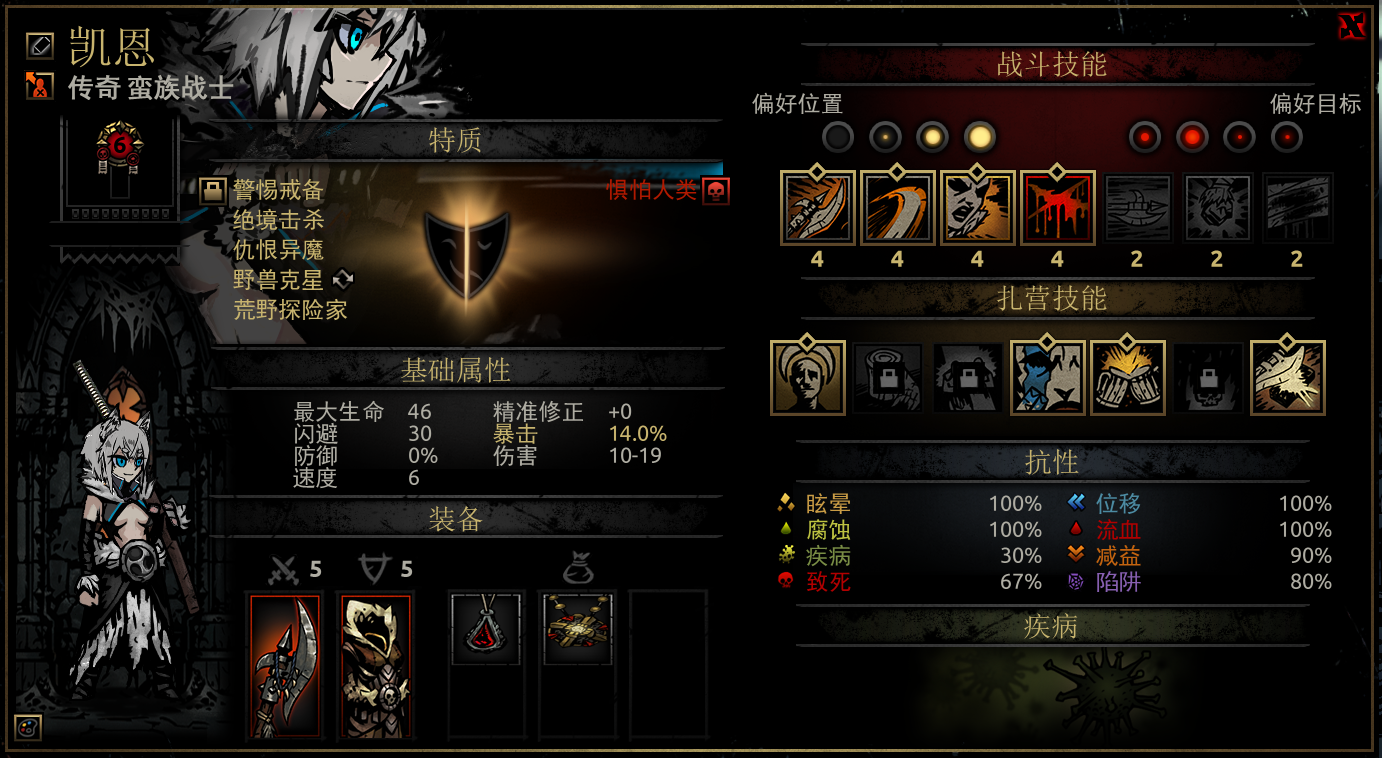Click the padlock beside the 警惕戒备 quirk
Image resolution: width=1382 pixels, height=758 pixels.
[x=212, y=191]
